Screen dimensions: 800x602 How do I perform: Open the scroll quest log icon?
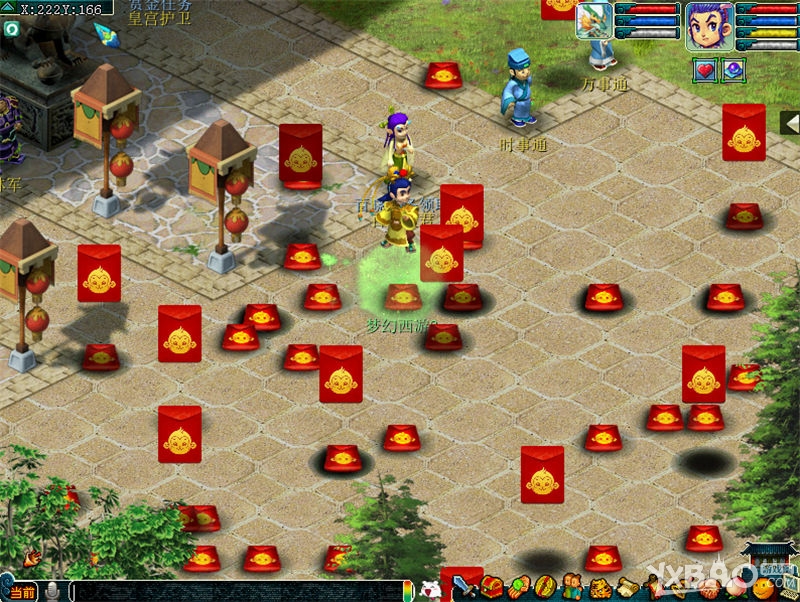pyautogui.click(x=626, y=588)
